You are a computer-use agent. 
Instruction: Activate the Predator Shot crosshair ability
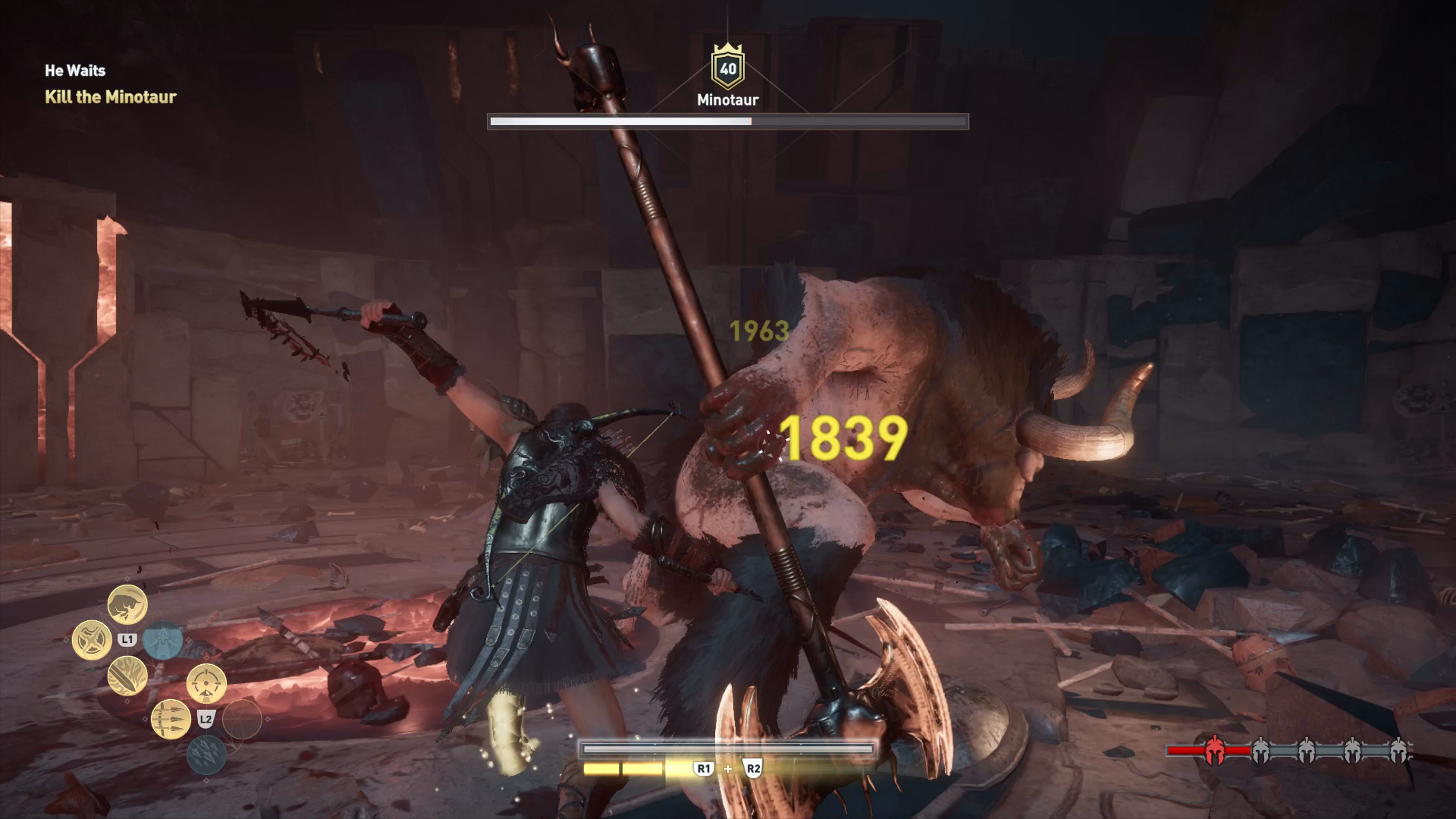pos(206,683)
